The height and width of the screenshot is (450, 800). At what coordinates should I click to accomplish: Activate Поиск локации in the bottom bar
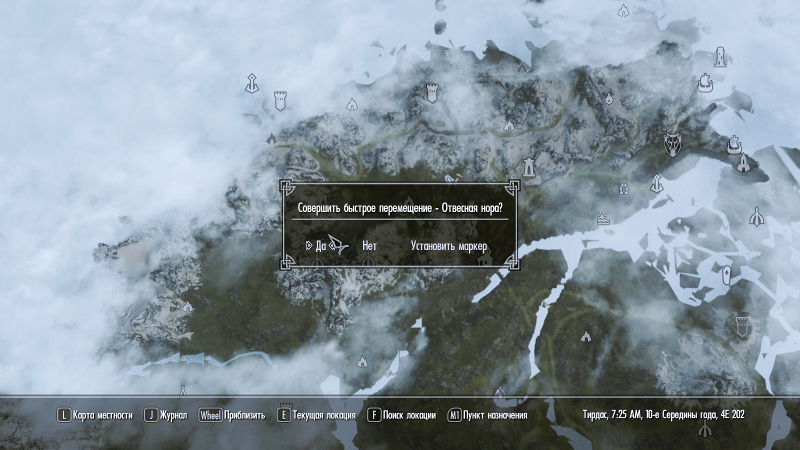pyautogui.click(x=408, y=415)
